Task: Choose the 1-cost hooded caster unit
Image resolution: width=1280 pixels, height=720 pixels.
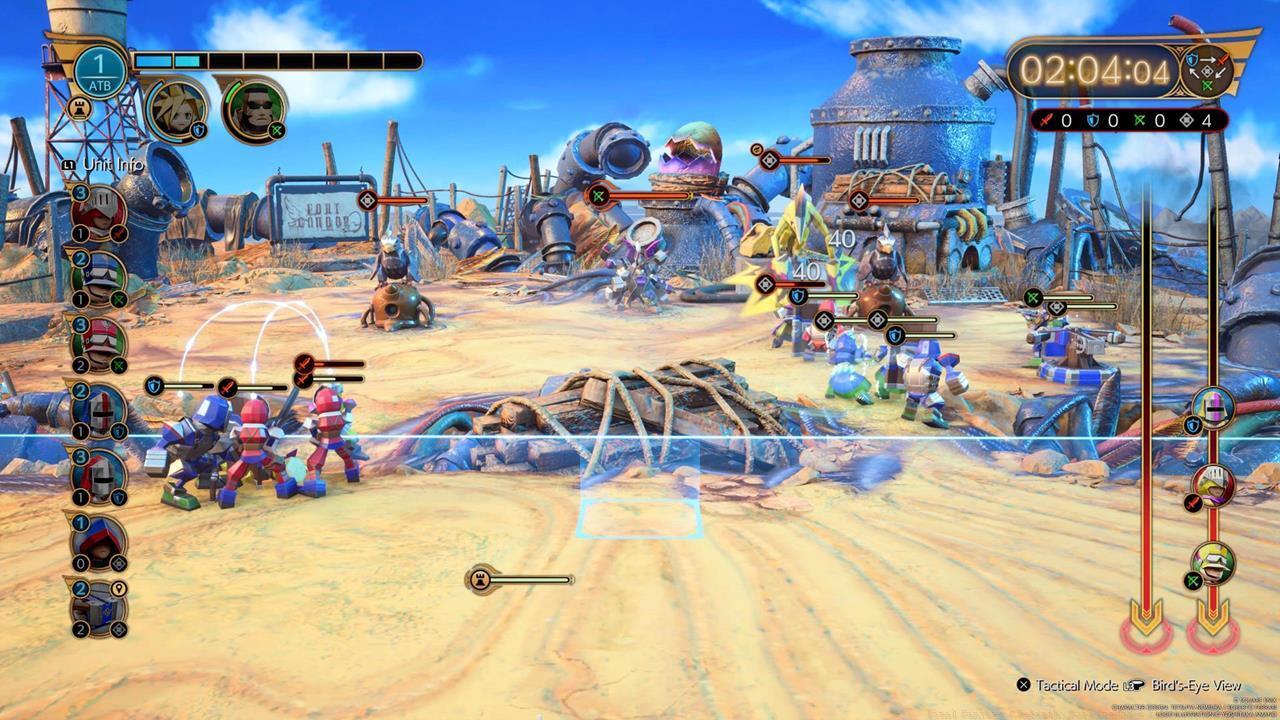Action: pos(102,541)
